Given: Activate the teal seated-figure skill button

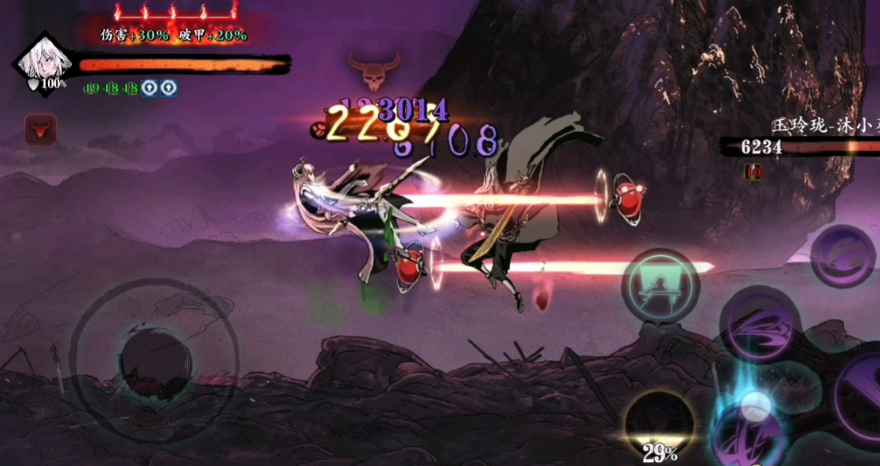Looking at the screenshot, I should click(660, 285).
